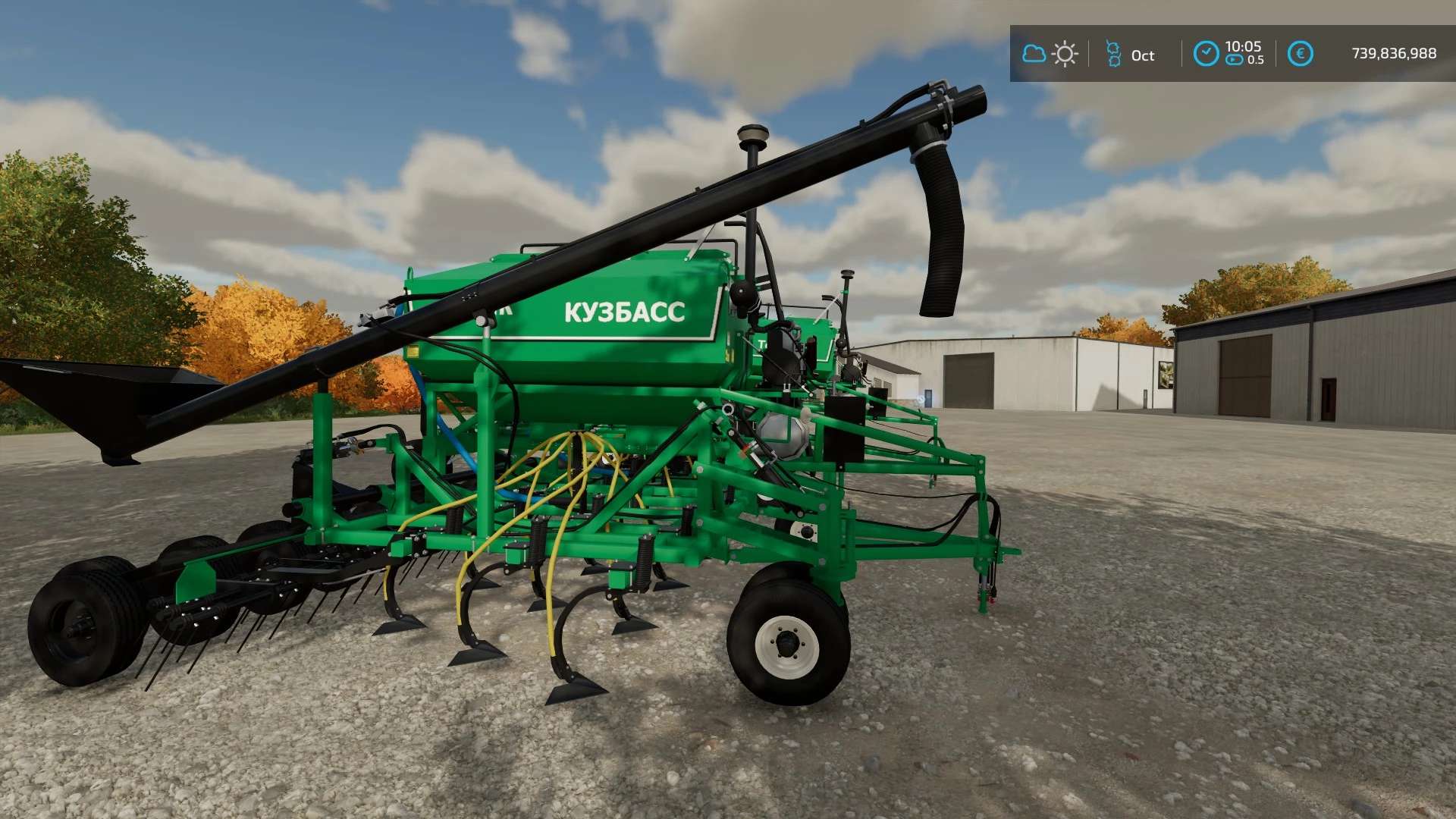This screenshot has width=1456, height=819.
Task: Click the euro currency icon
Action: tap(1300, 54)
